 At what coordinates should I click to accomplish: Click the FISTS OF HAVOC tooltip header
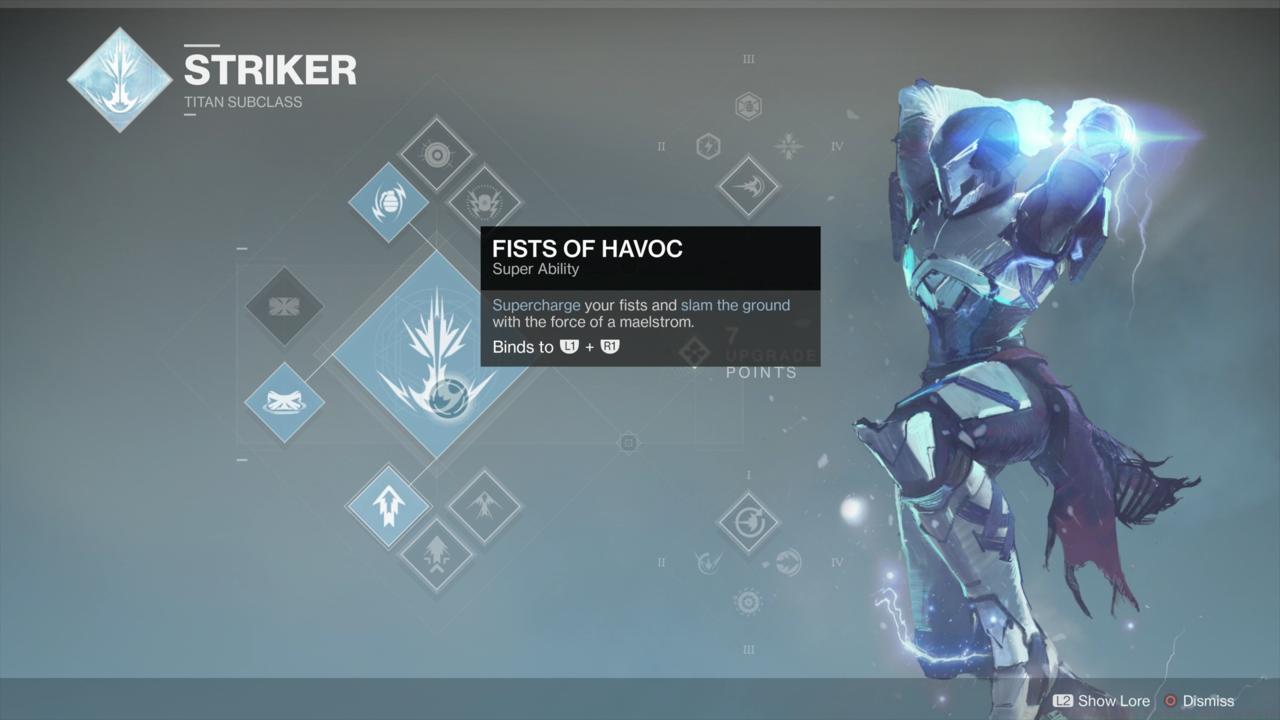pos(588,249)
